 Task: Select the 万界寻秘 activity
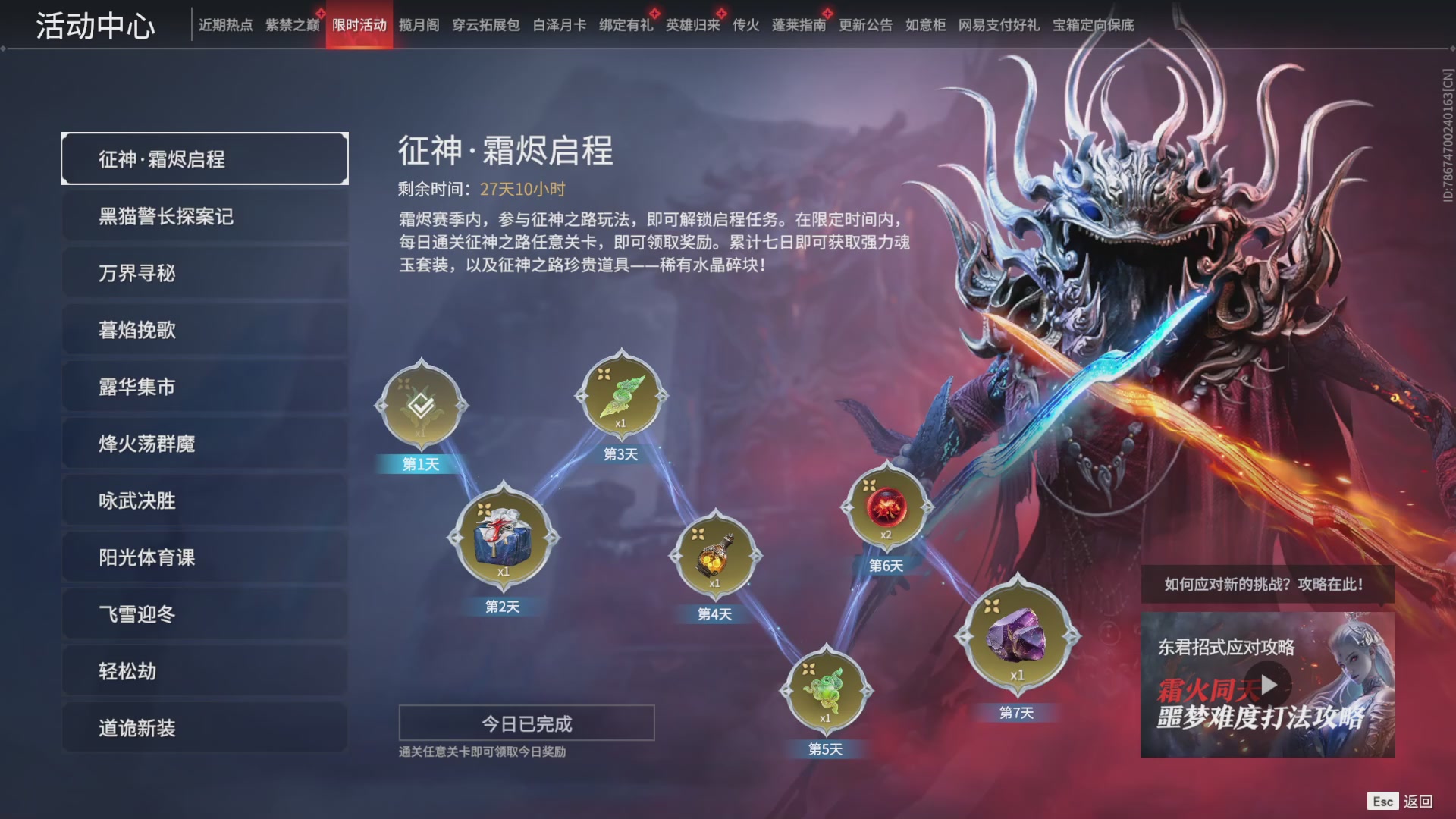205,273
